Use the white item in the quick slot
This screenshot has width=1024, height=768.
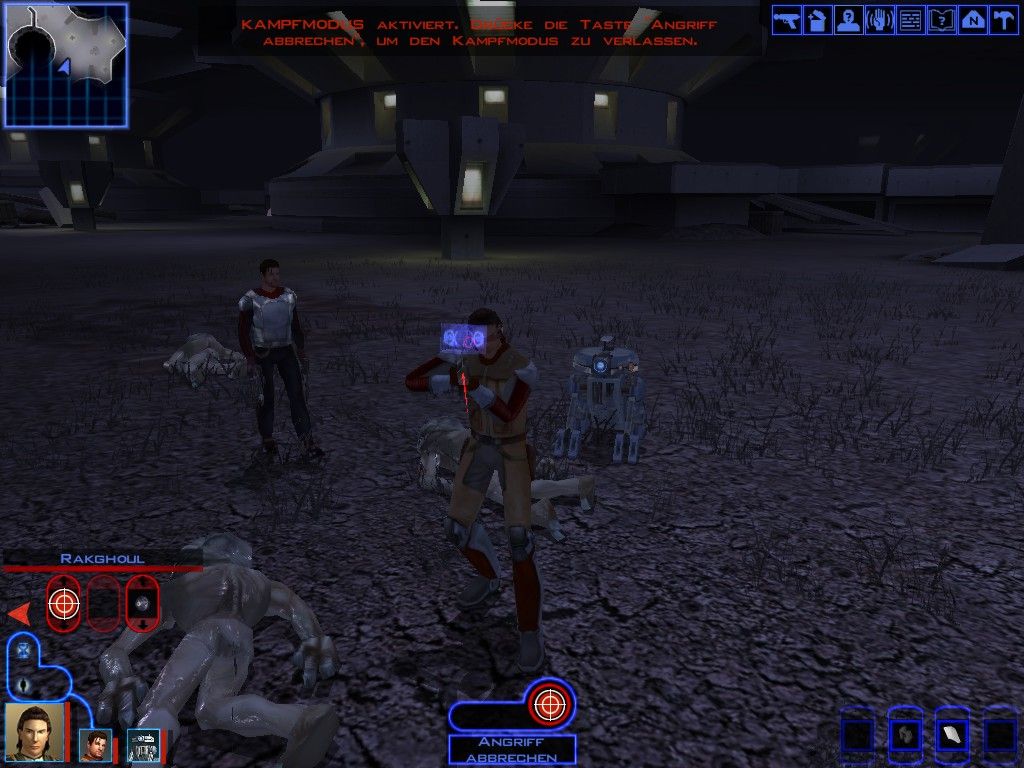coord(952,736)
